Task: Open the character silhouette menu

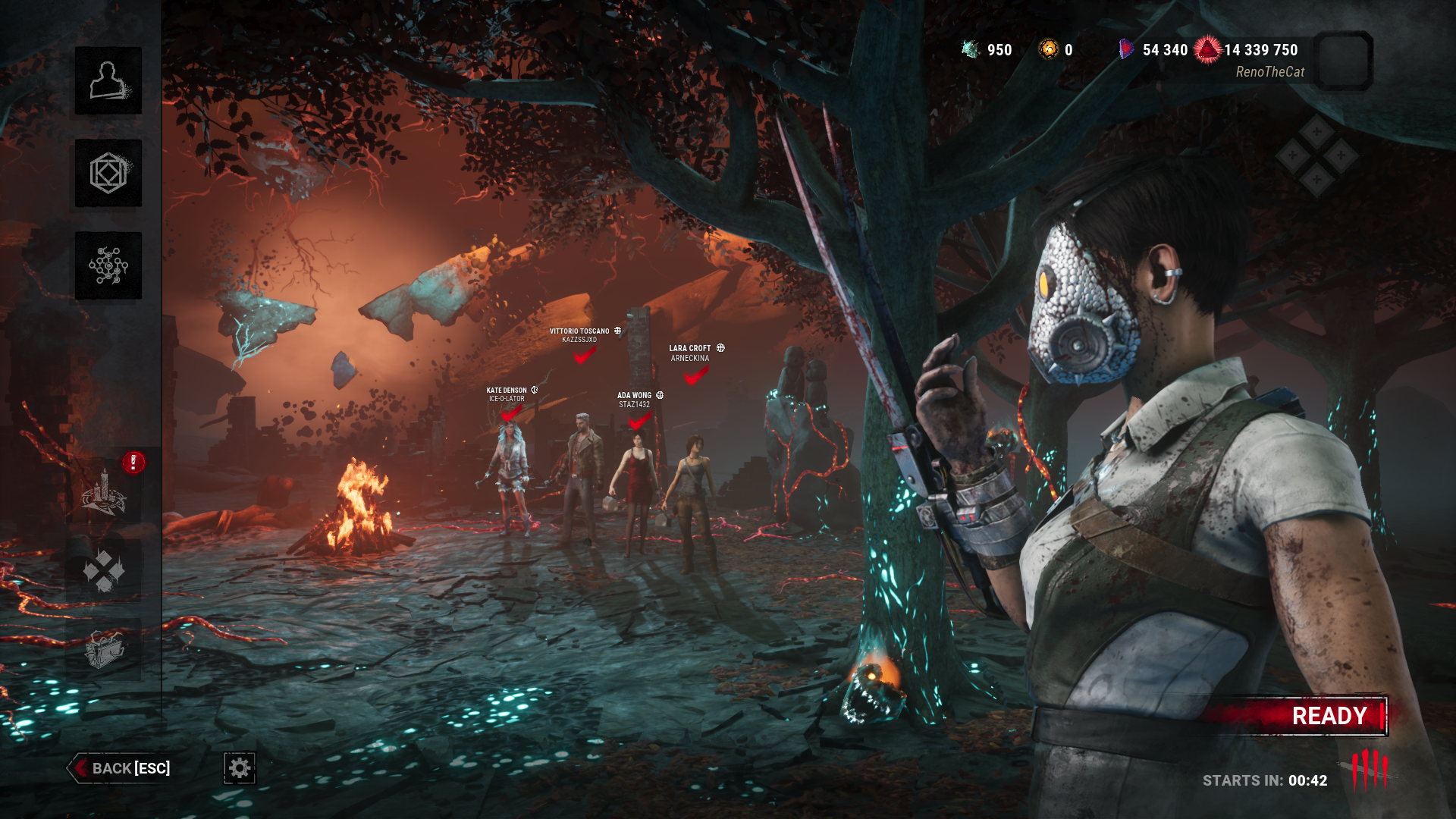Action: (x=108, y=81)
